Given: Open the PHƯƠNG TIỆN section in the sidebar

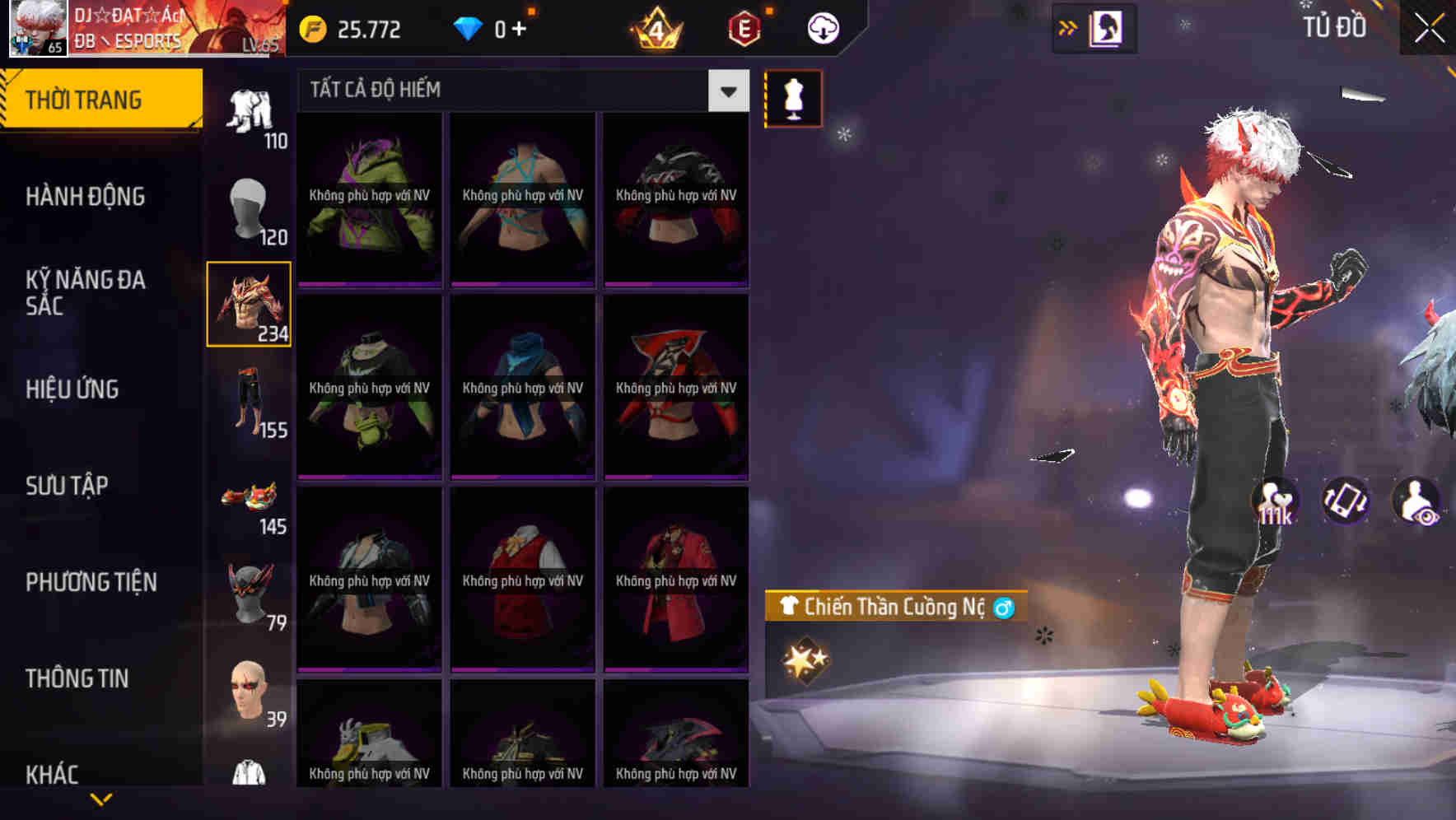Looking at the screenshot, I should click(x=91, y=581).
